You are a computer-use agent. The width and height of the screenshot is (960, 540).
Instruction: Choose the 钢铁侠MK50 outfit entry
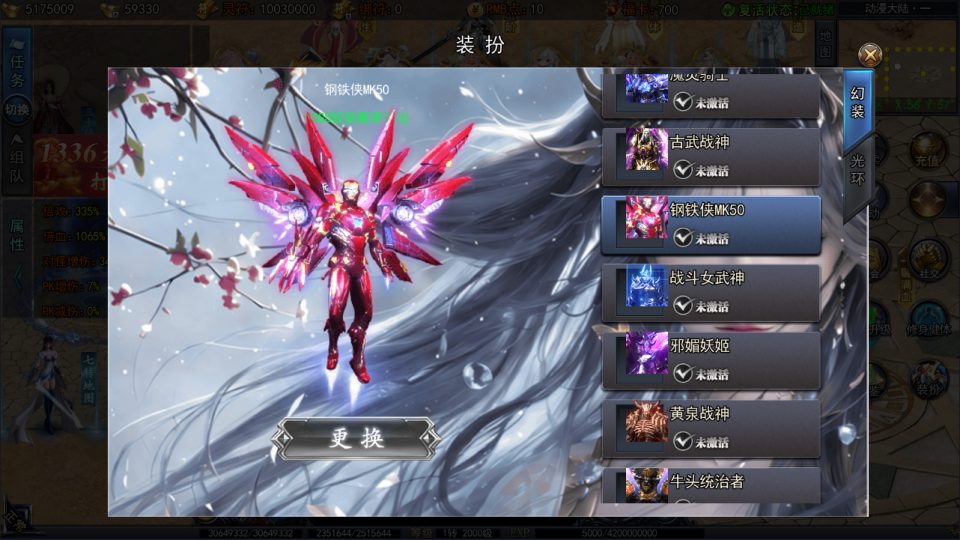tap(710, 223)
